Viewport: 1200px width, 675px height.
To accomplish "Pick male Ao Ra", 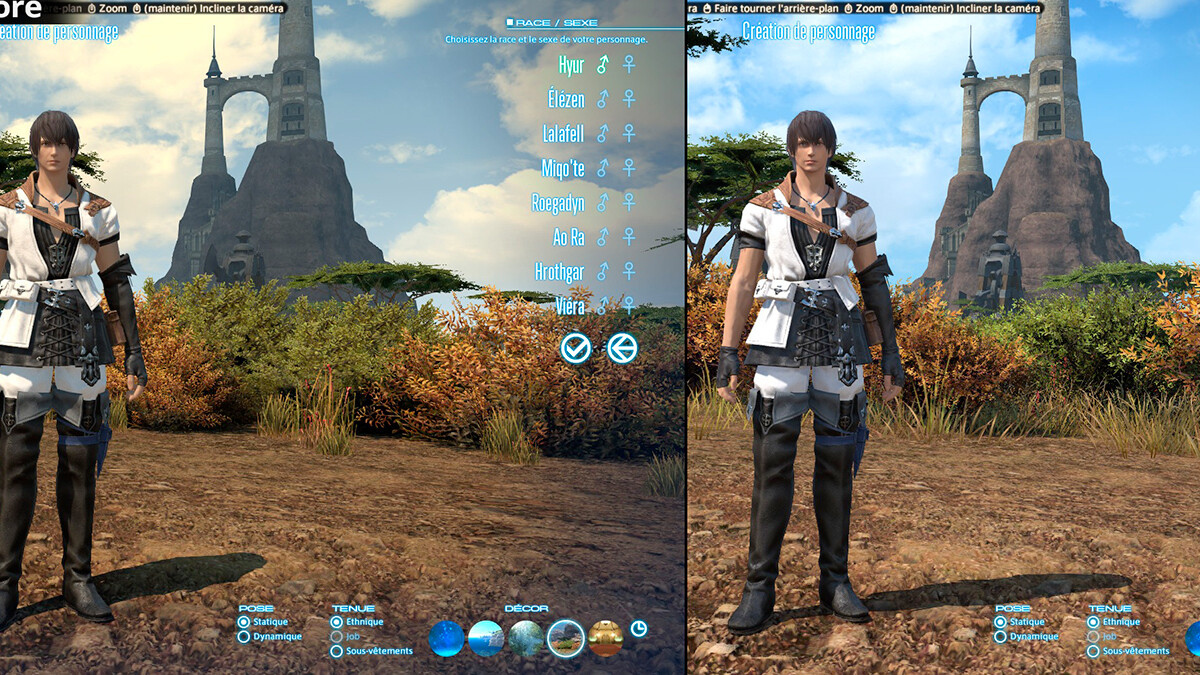I will (x=602, y=237).
